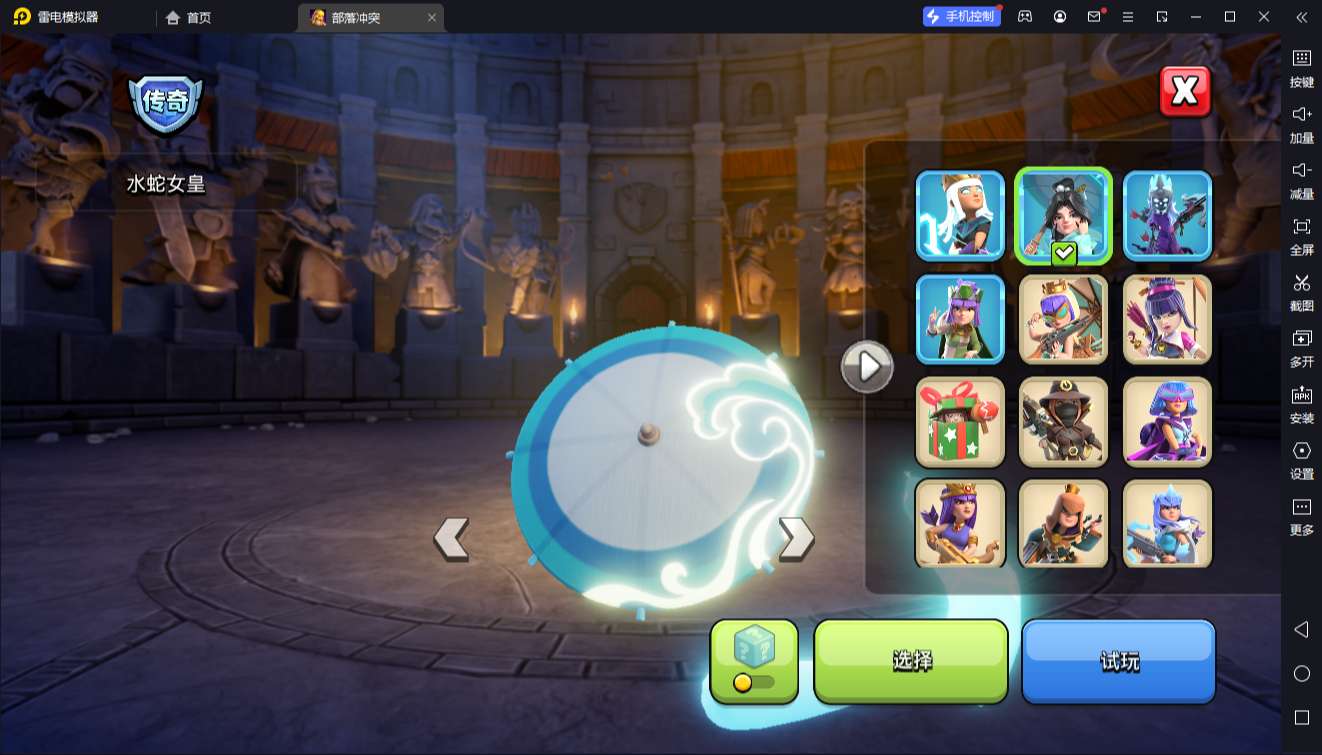The height and width of the screenshot is (755, 1322).
Task: Close the skin selection screen
Action: coord(1185,92)
